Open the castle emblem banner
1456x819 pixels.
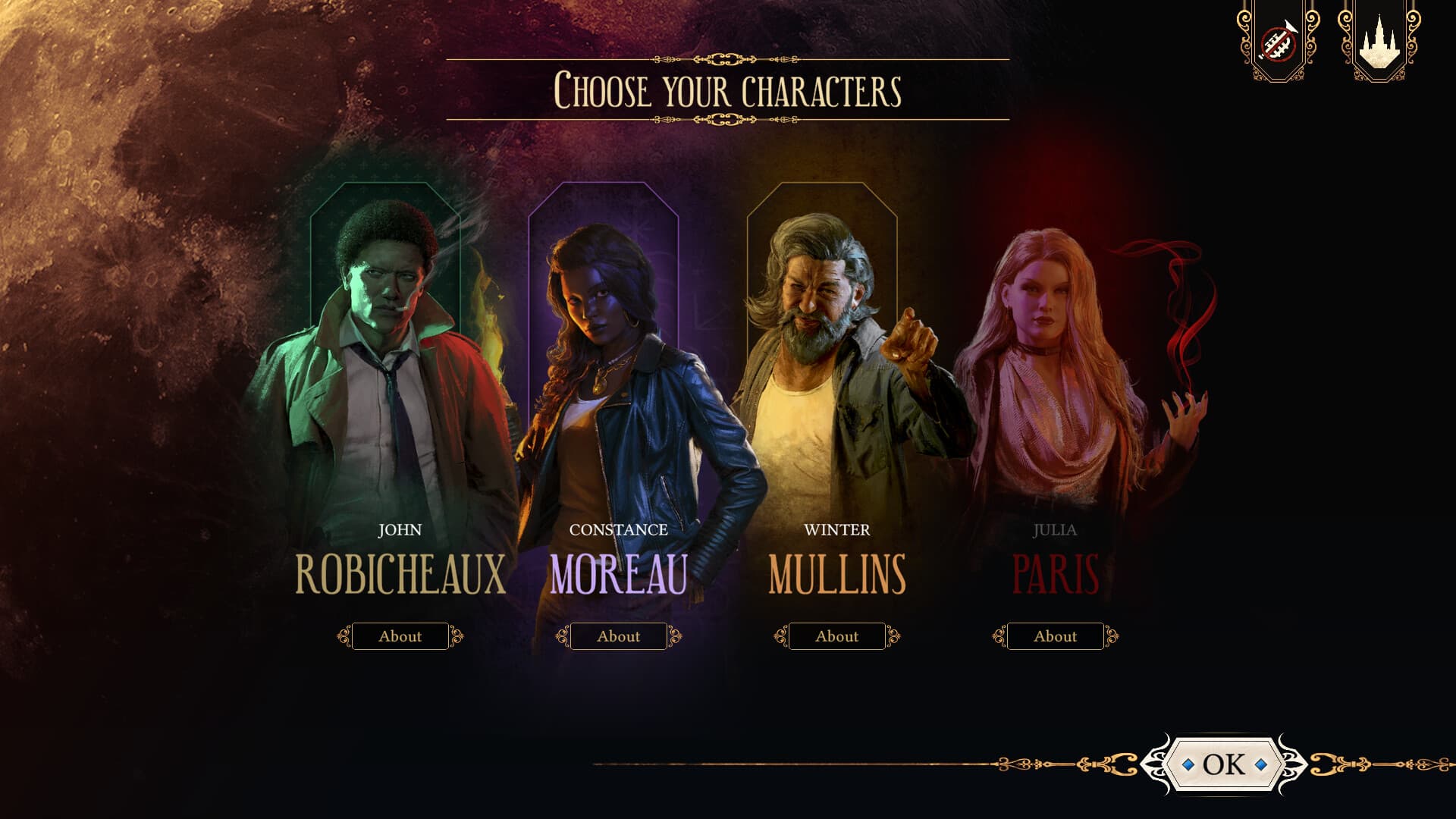click(1380, 42)
